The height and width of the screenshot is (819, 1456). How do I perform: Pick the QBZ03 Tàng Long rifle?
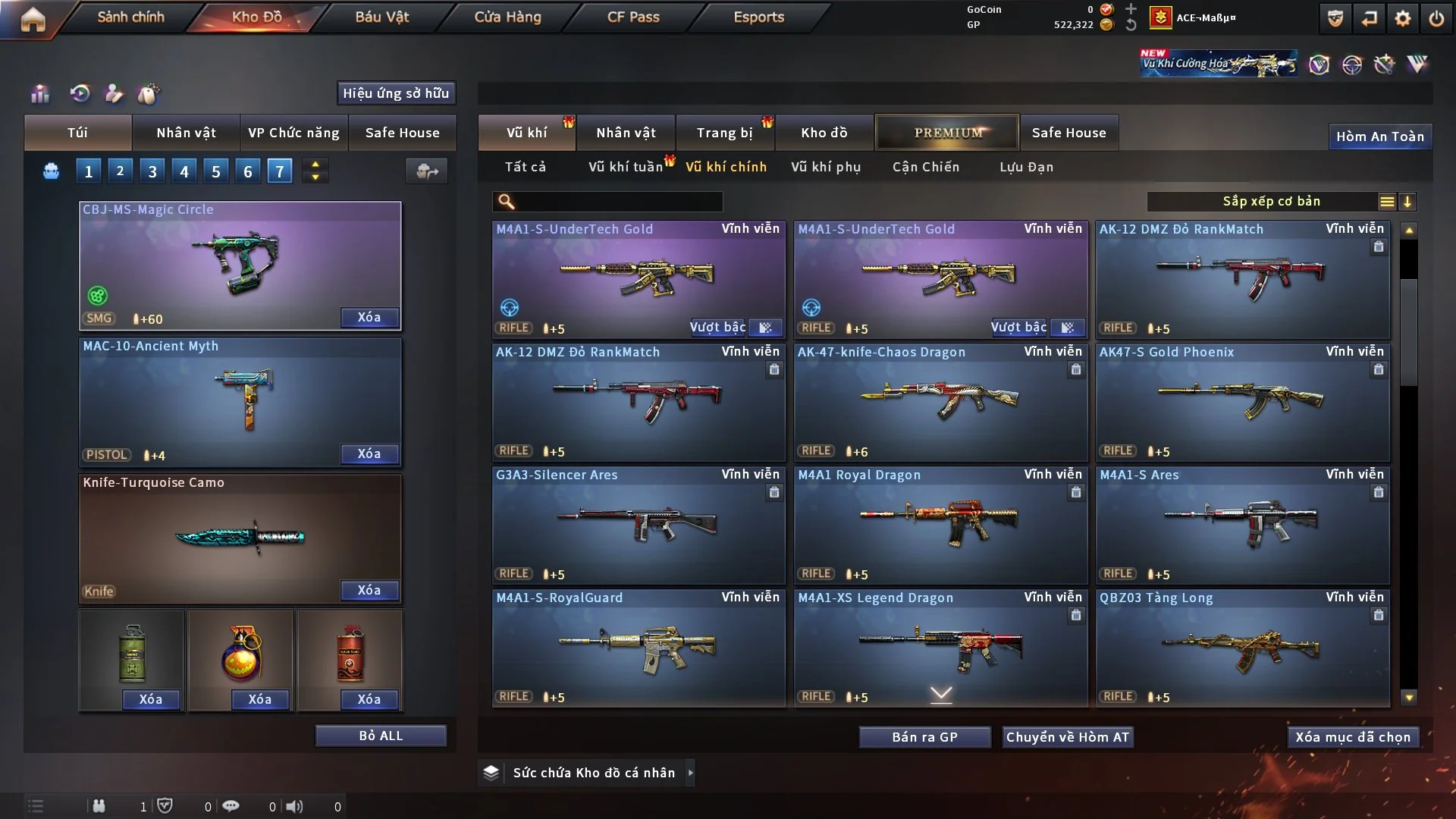[x=1242, y=648]
